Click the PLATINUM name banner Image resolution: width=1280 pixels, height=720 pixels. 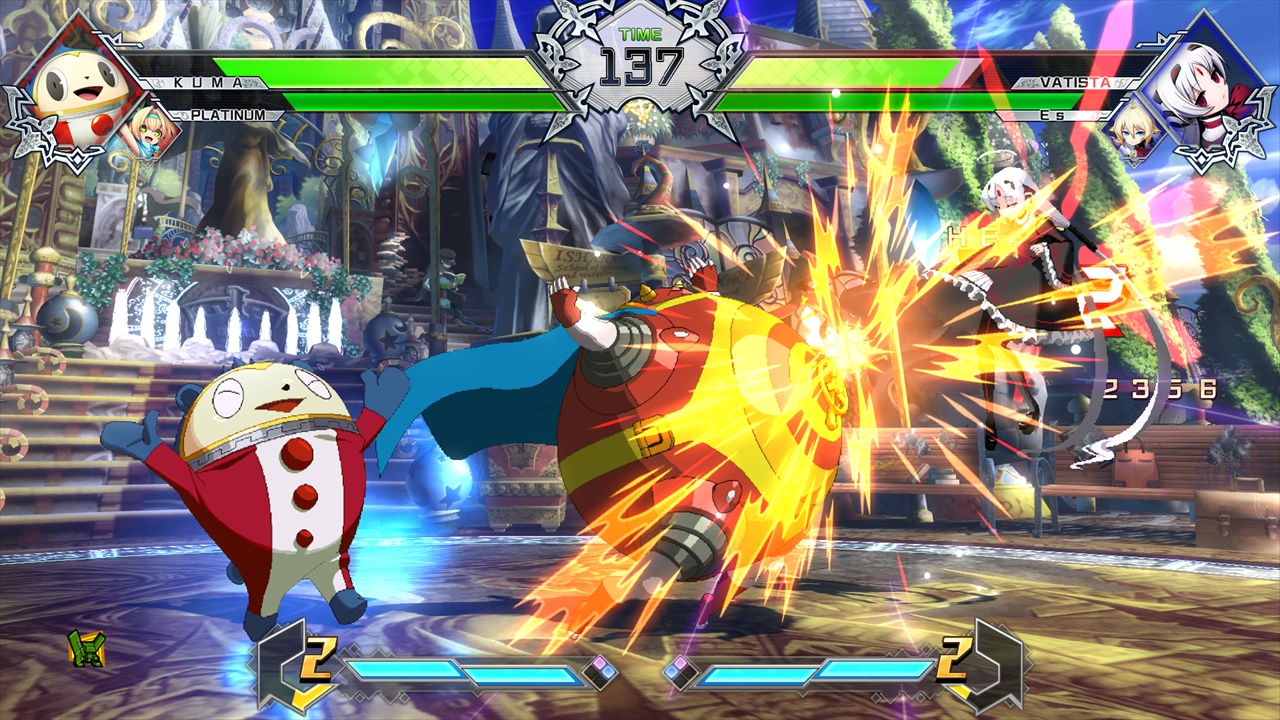click(x=227, y=117)
